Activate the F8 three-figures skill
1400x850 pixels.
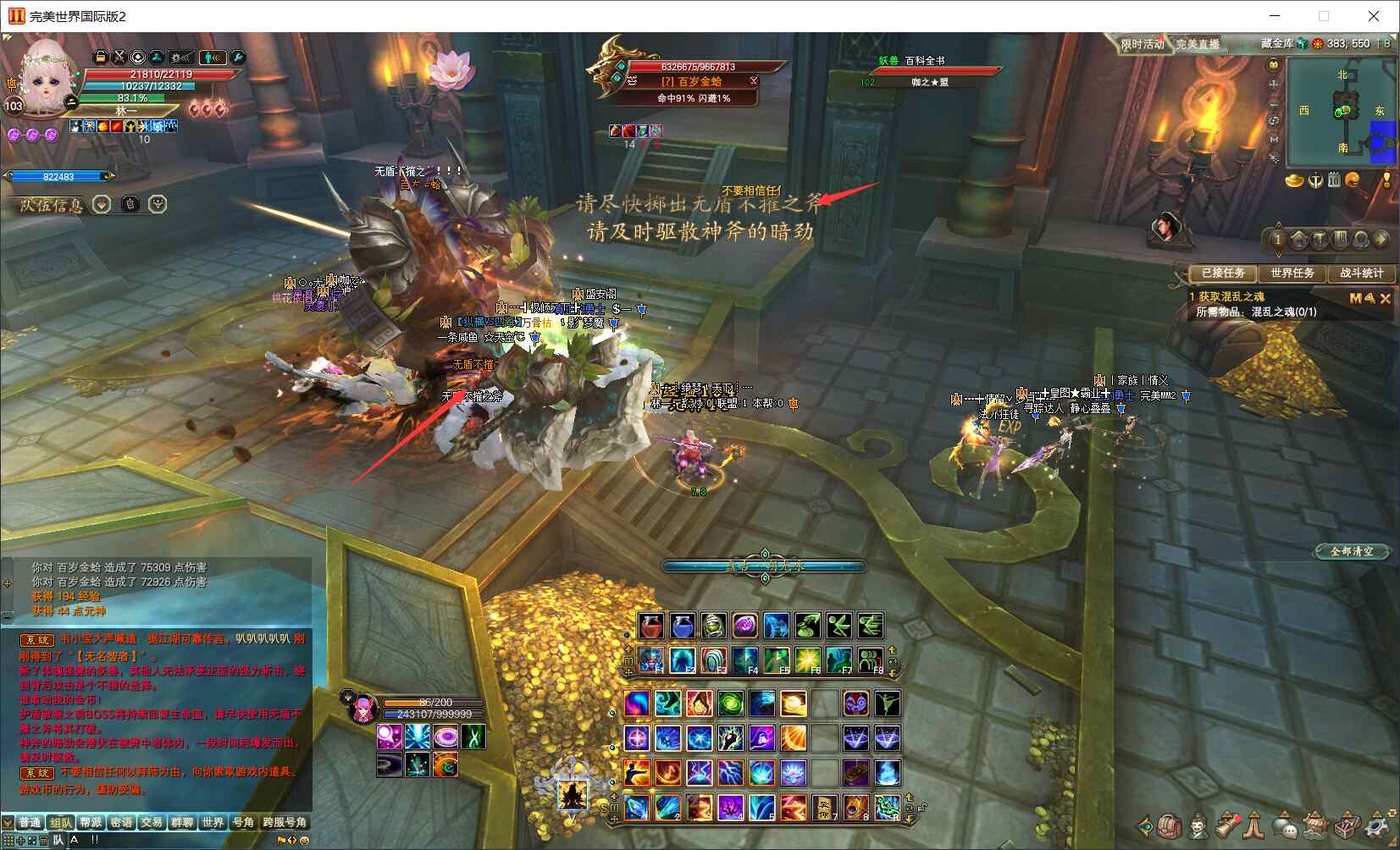click(869, 660)
